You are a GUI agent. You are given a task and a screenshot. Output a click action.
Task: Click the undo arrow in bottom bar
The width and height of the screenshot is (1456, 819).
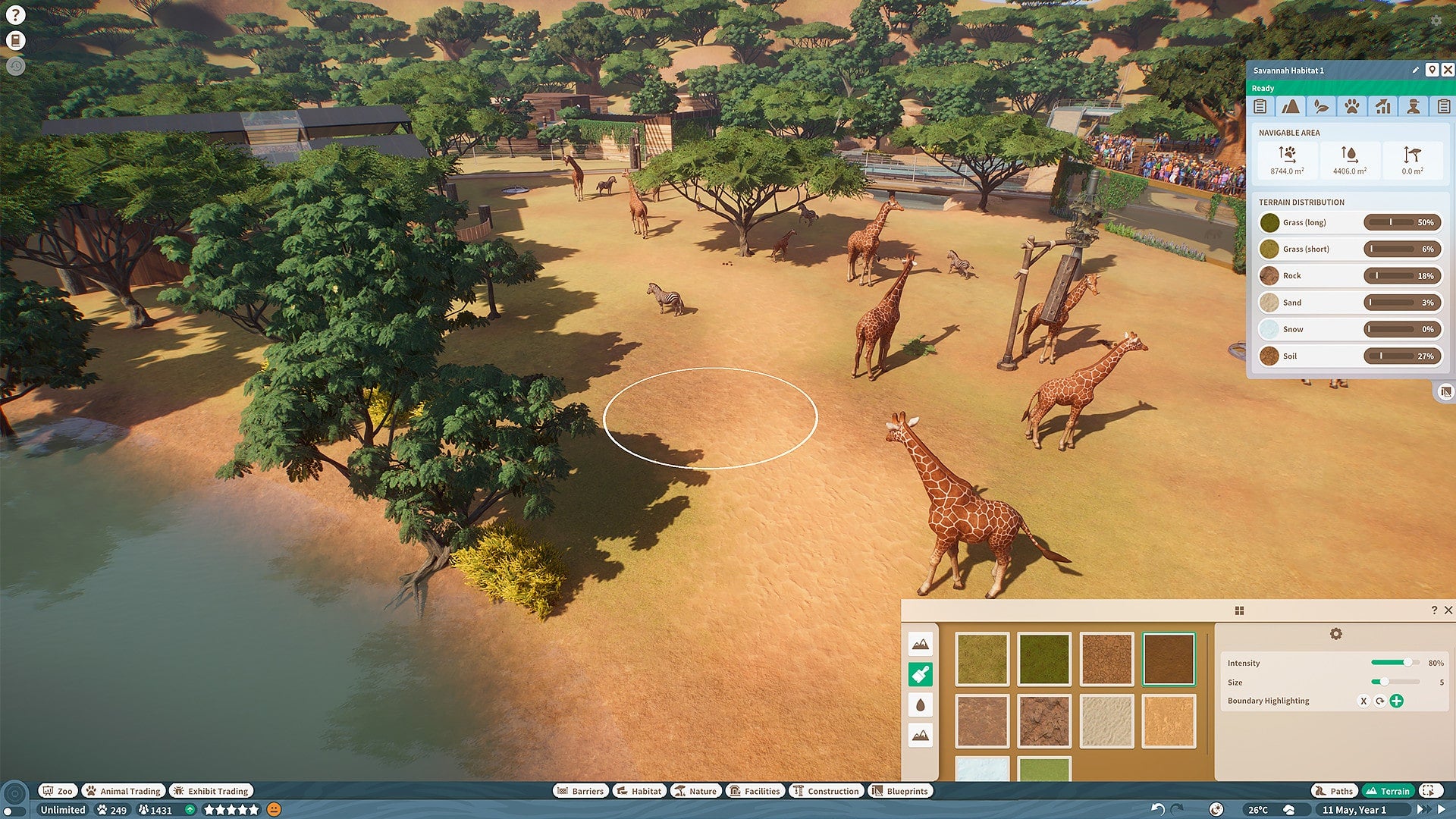(x=1158, y=808)
